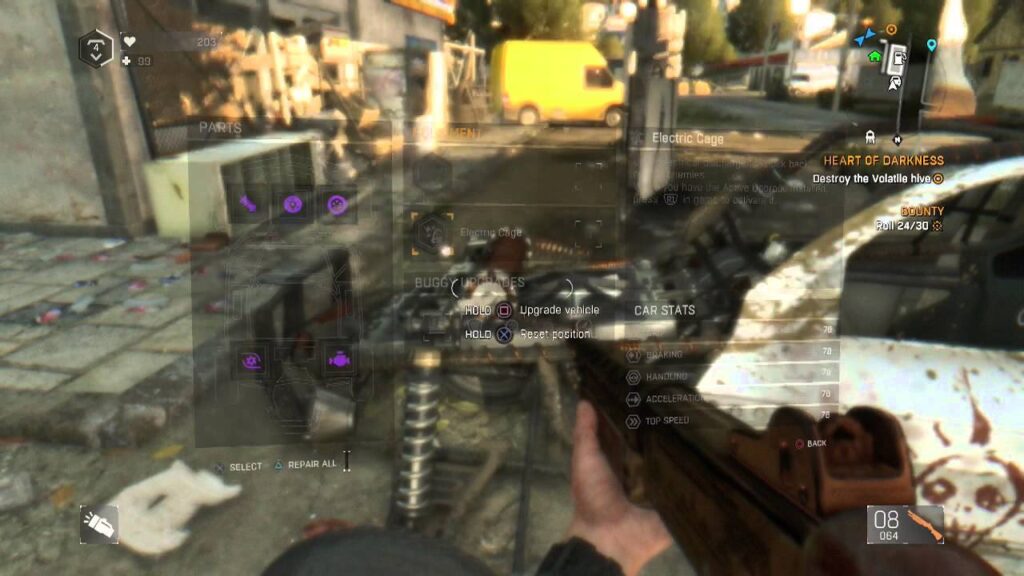
Task: Open the Heart of Darkness quest tracker
Action: coord(882,160)
